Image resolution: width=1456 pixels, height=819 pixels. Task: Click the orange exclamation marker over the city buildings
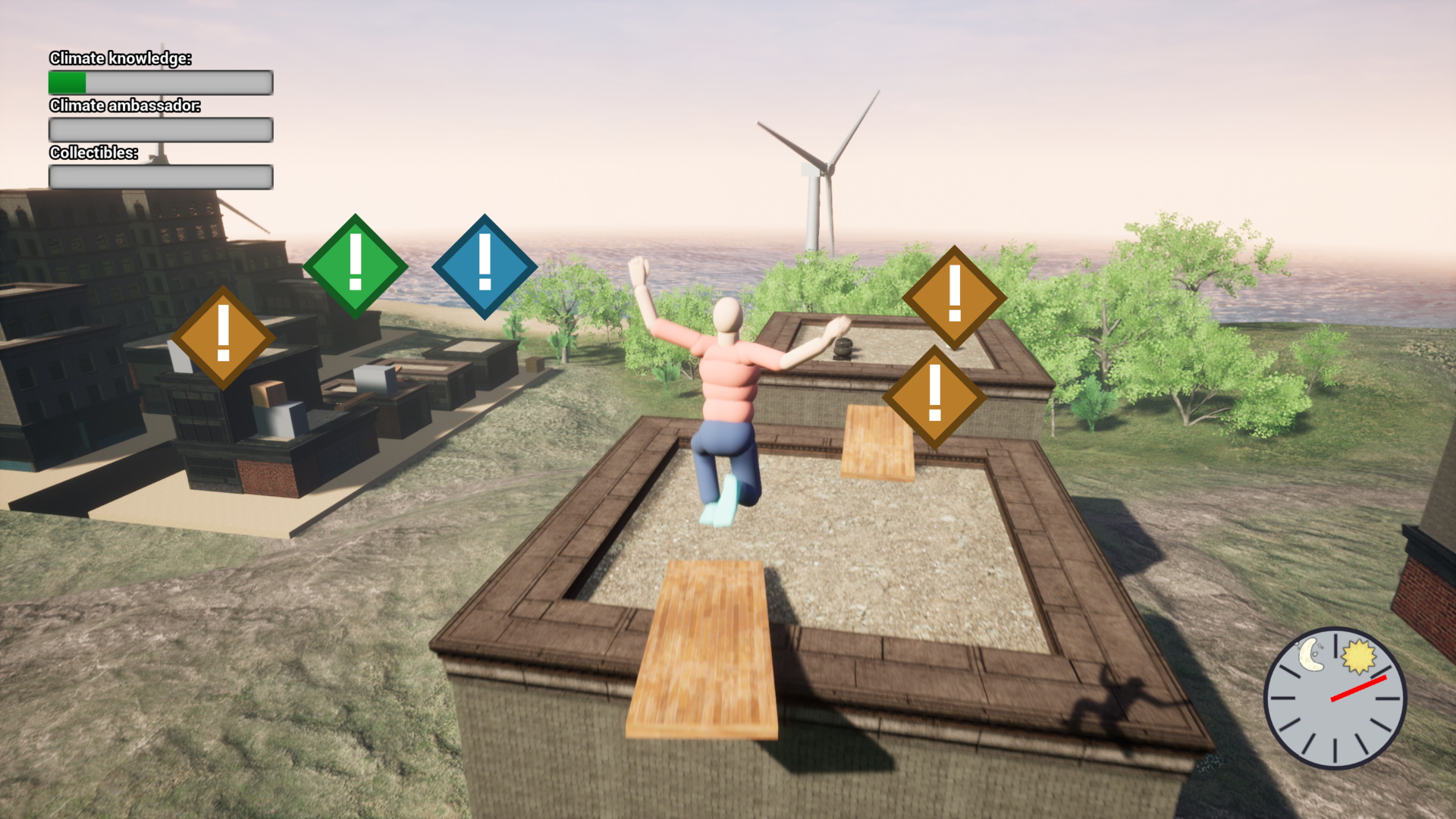223,337
